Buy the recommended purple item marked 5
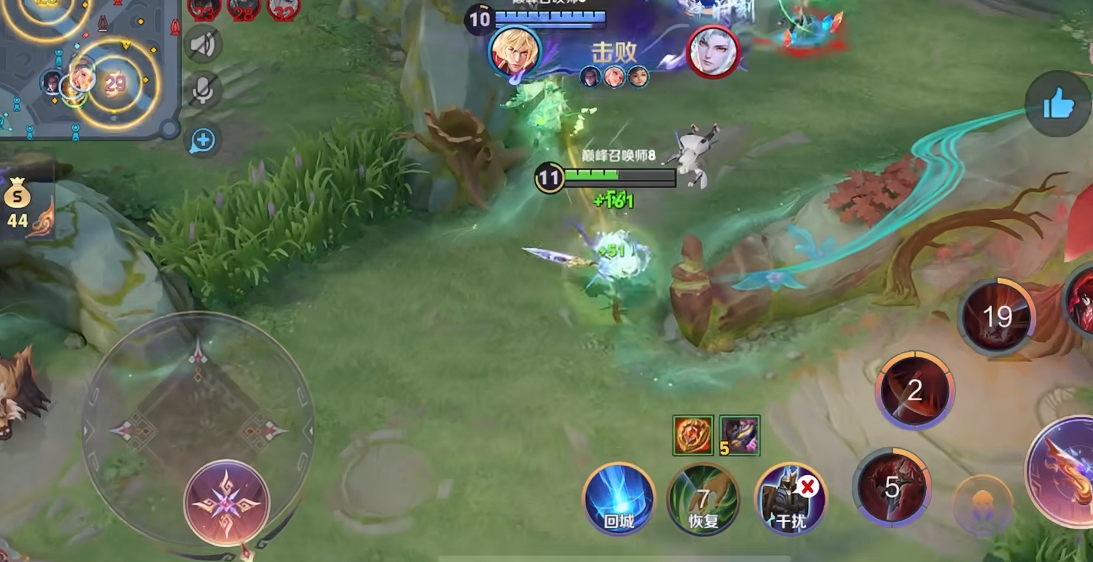 tap(740, 435)
